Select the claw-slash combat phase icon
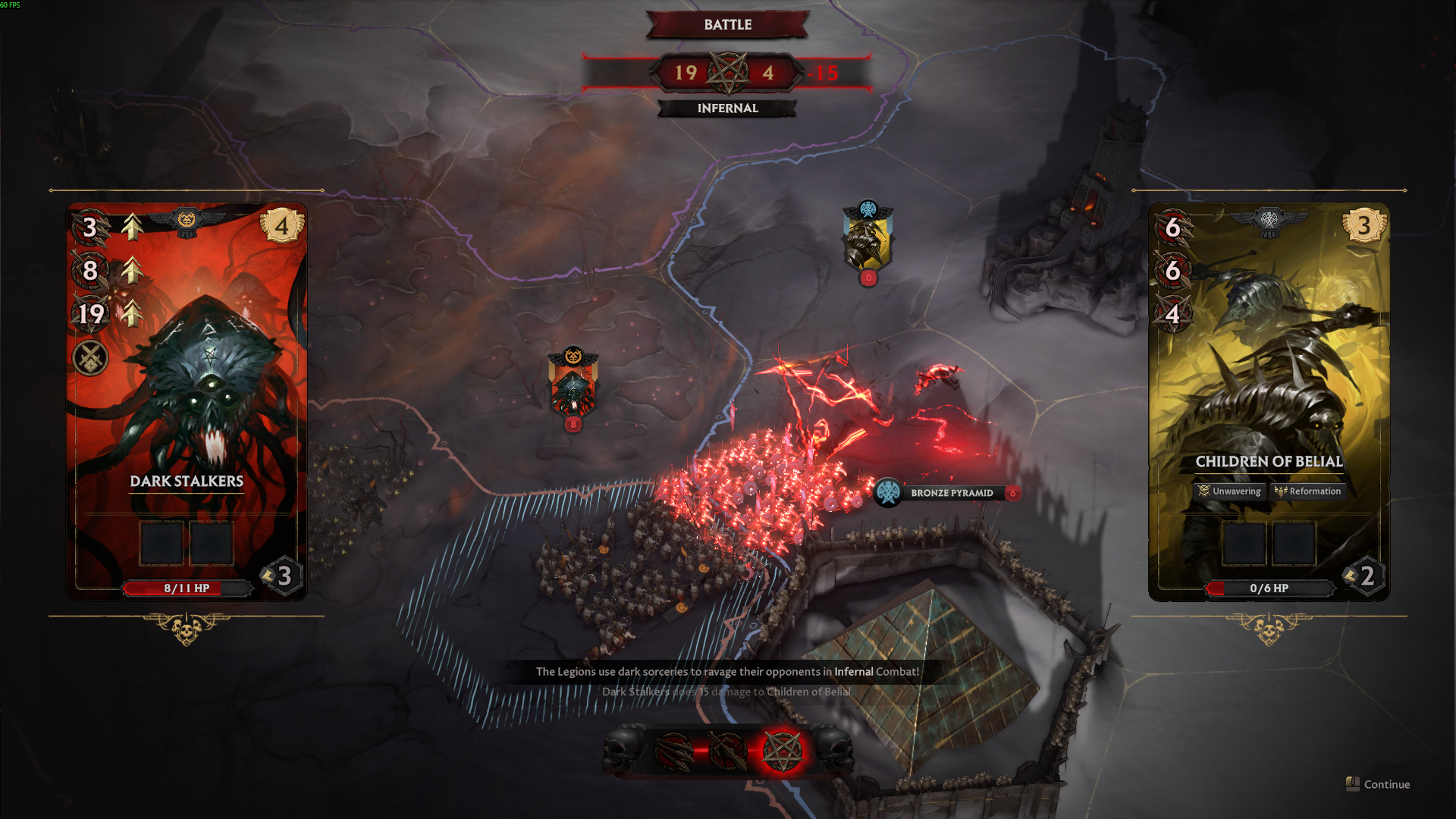Screen dimensions: 1456x819 coord(673,751)
